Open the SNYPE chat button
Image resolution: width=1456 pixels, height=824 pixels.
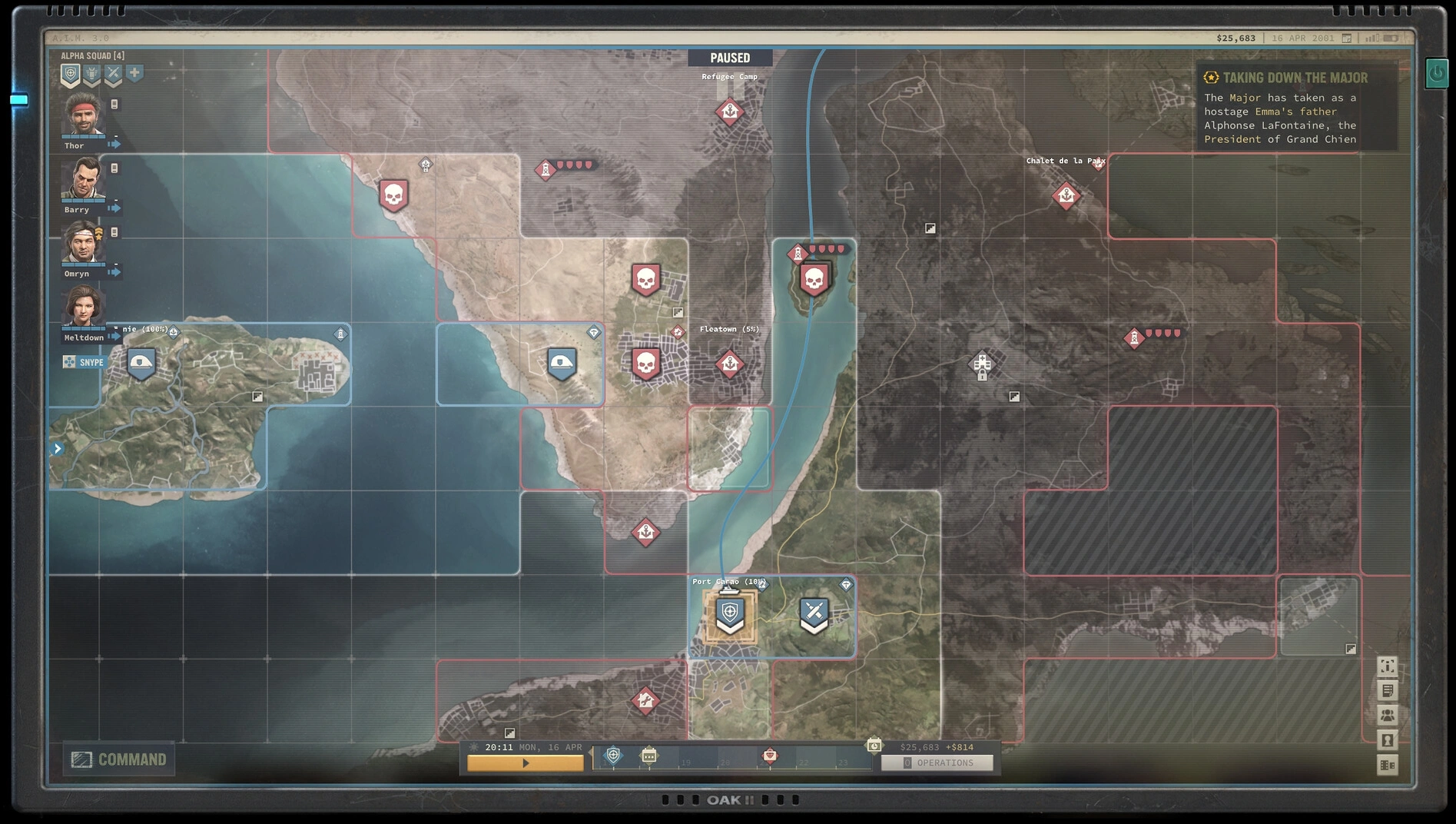84,362
